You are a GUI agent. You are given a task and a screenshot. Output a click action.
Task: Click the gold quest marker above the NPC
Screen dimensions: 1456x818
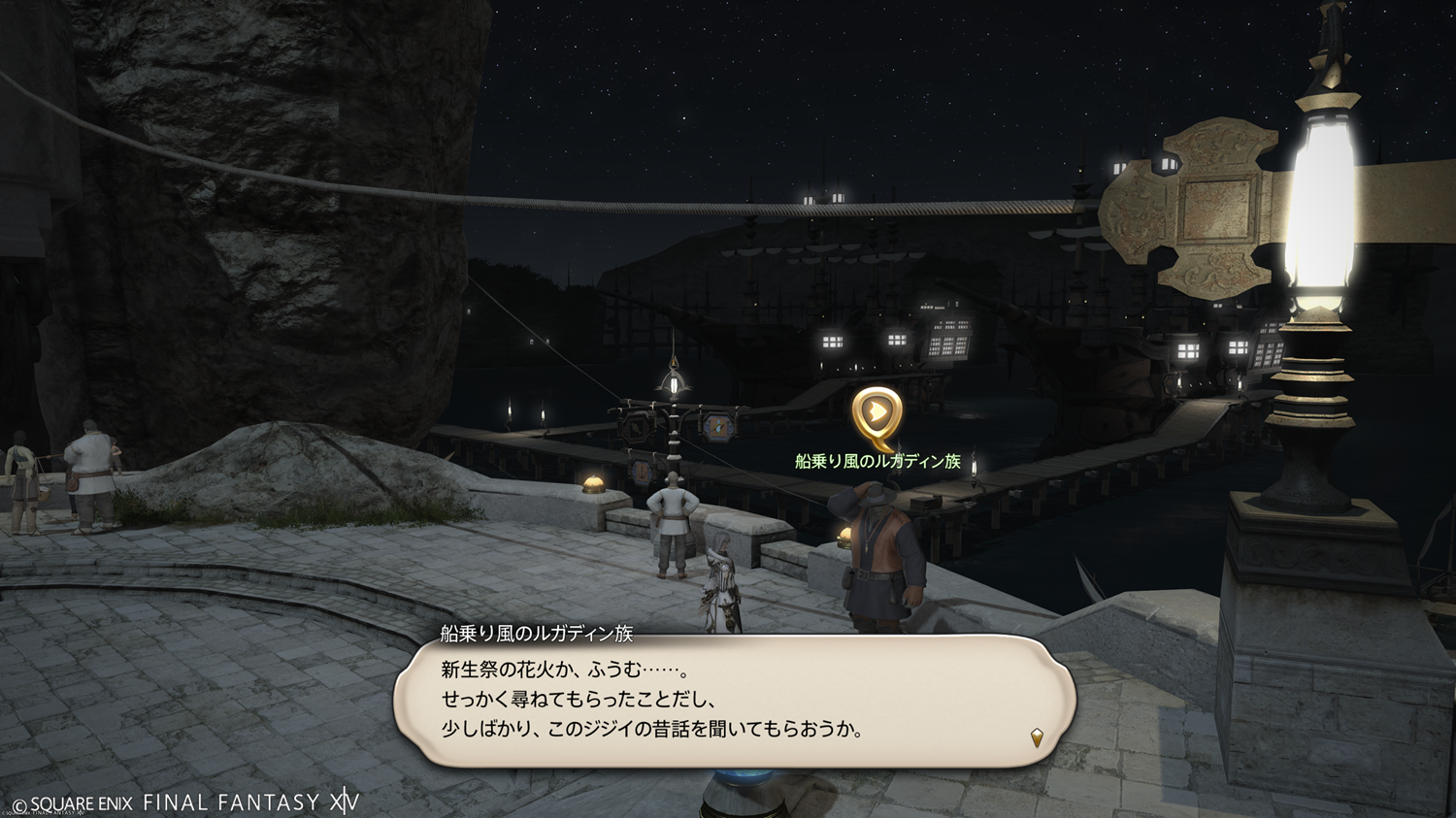coord(877,415)
